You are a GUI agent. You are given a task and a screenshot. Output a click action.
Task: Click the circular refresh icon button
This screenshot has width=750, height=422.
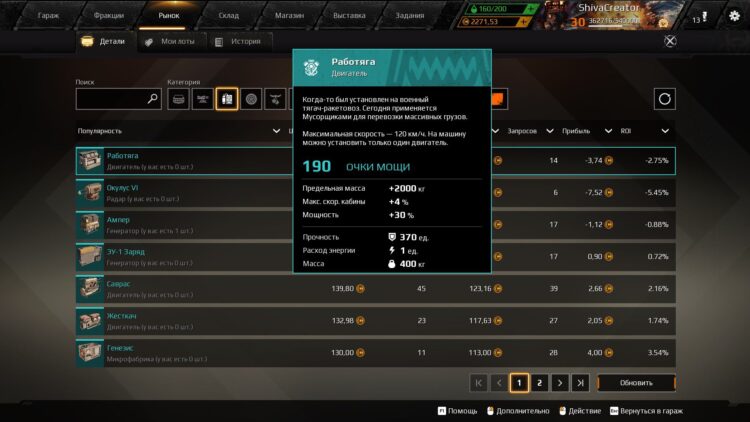click(665, 99)
